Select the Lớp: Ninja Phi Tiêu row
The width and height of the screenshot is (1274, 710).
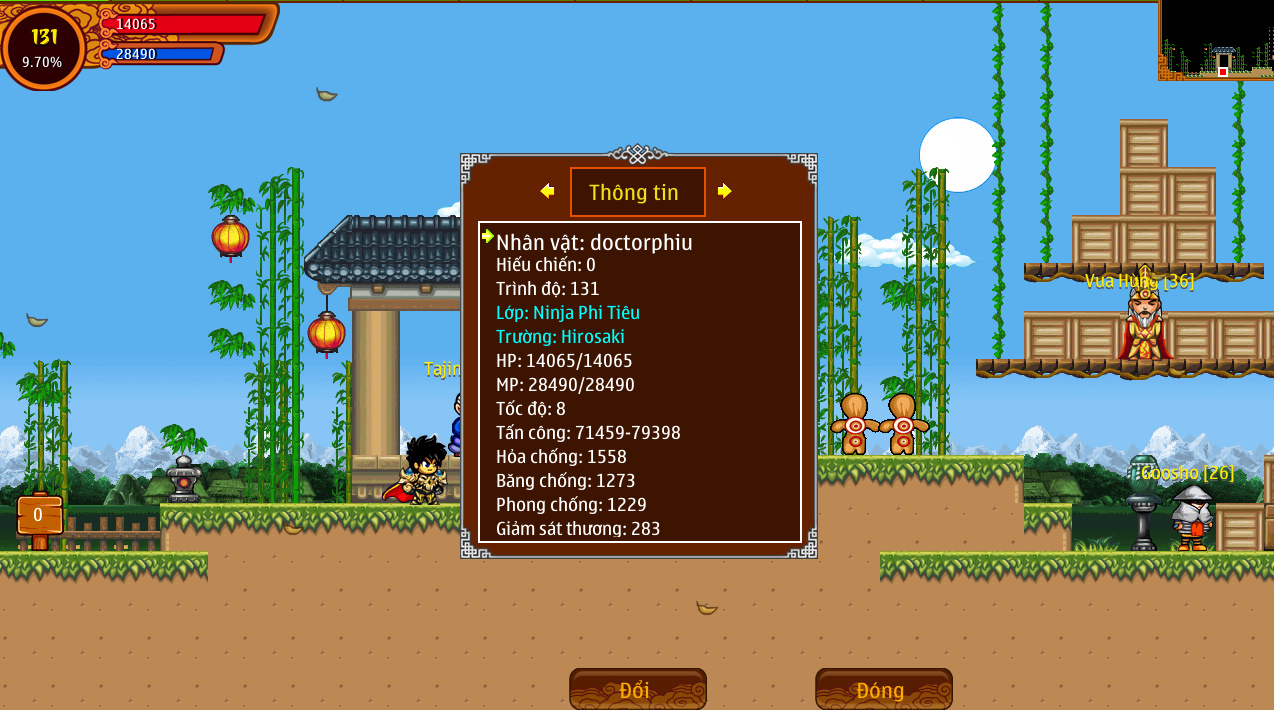click(x=567, y=313)
